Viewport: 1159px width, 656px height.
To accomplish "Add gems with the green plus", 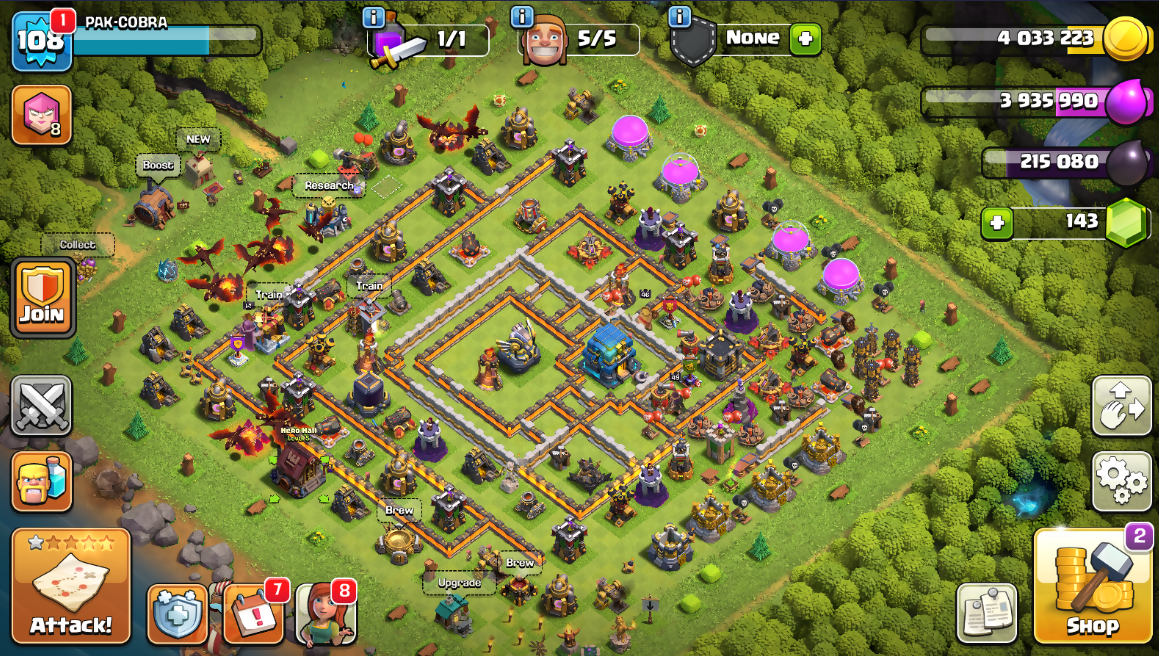I will click(x=997, y=222).
